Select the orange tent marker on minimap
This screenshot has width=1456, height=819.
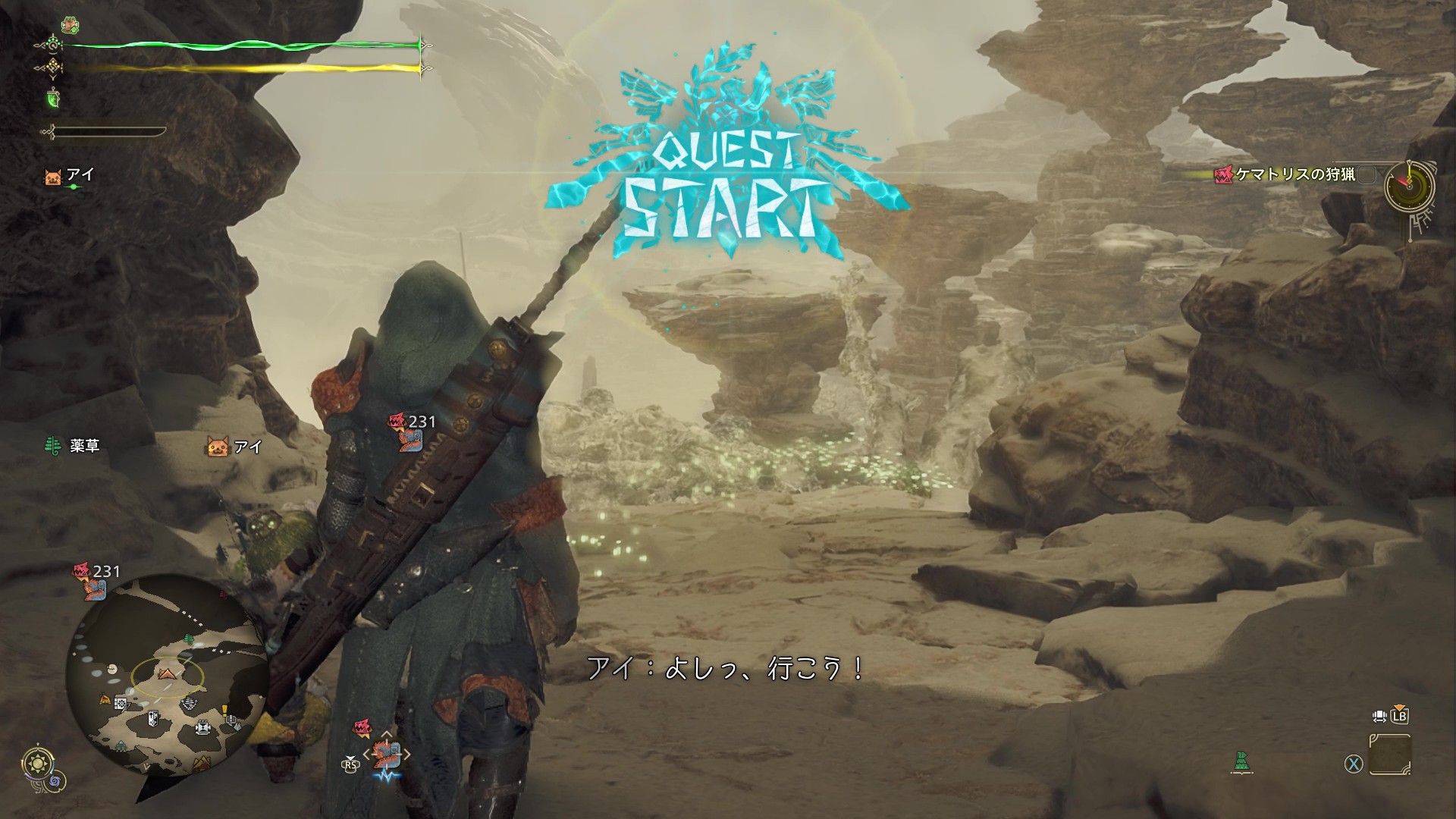(x=105, y=699)
